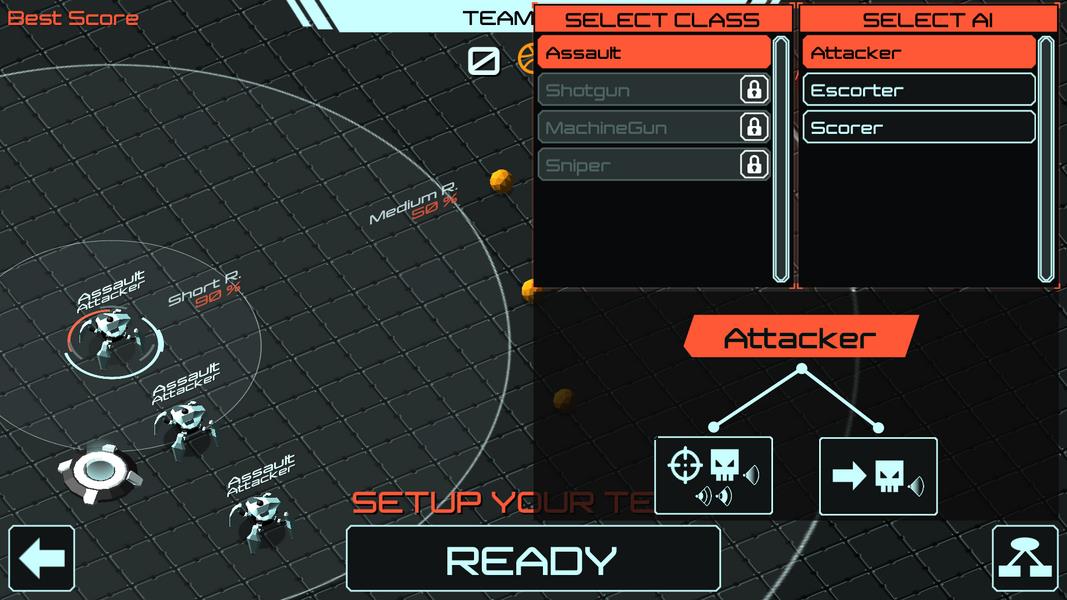Click the SELECT CLASS list scrollbar
This screenshot has height=600, width=1067.
coord(781,160)
